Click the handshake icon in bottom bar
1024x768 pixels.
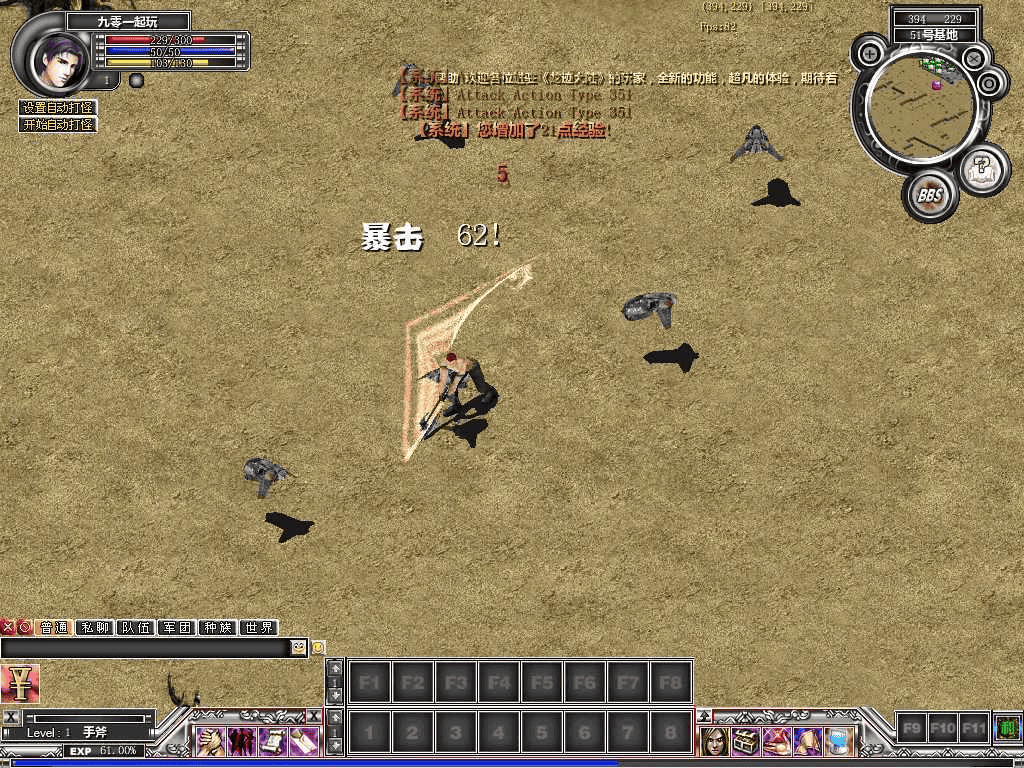coord(210,741)
